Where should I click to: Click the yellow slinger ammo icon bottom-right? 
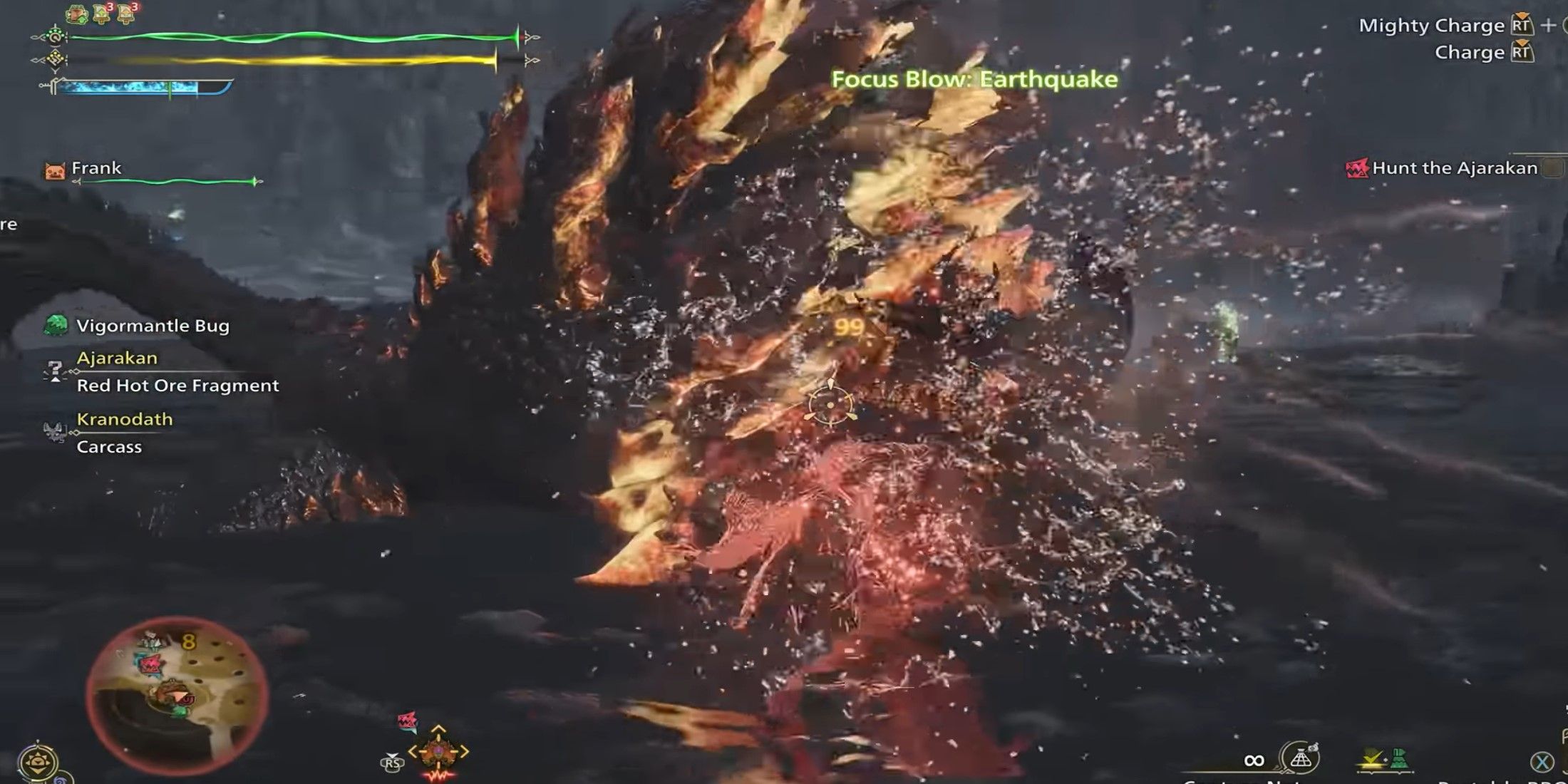pyautogui.click(x=1373, y=760)
